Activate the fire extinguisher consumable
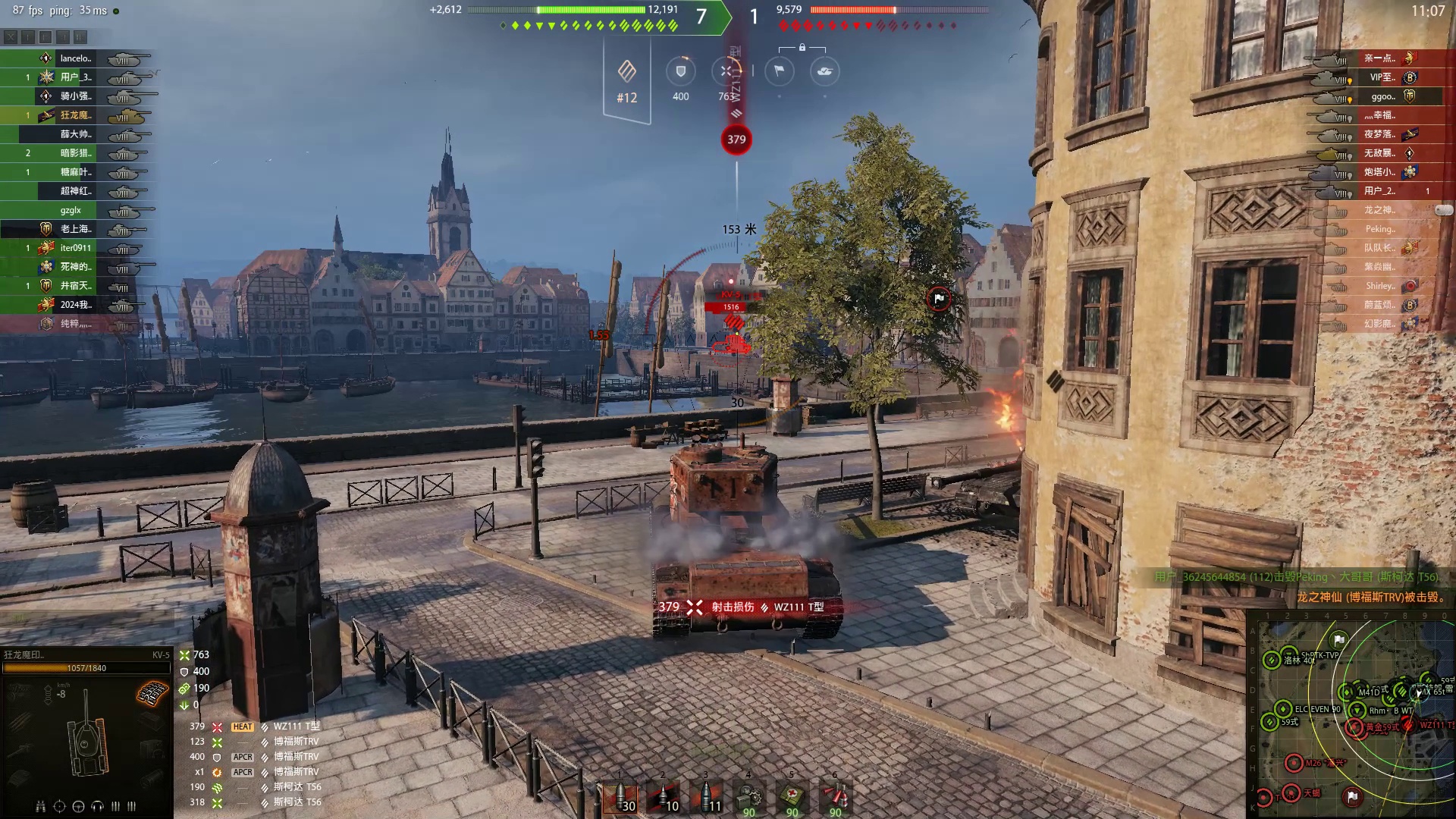Image resolution: width=1456 pixels, height=819 pixels. click(x=835, y=799)
